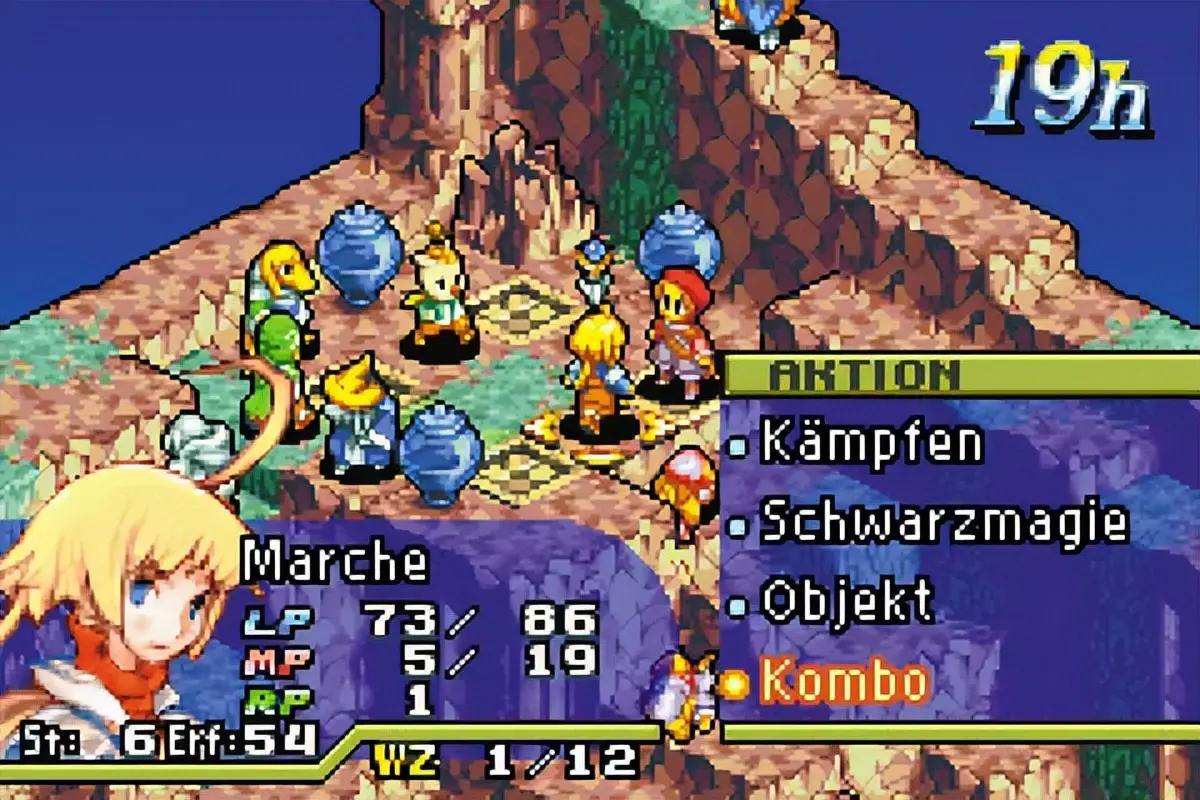Open the Objekt item command
The height and width of the screenshot is (800, 1200).
coord(847,601)
